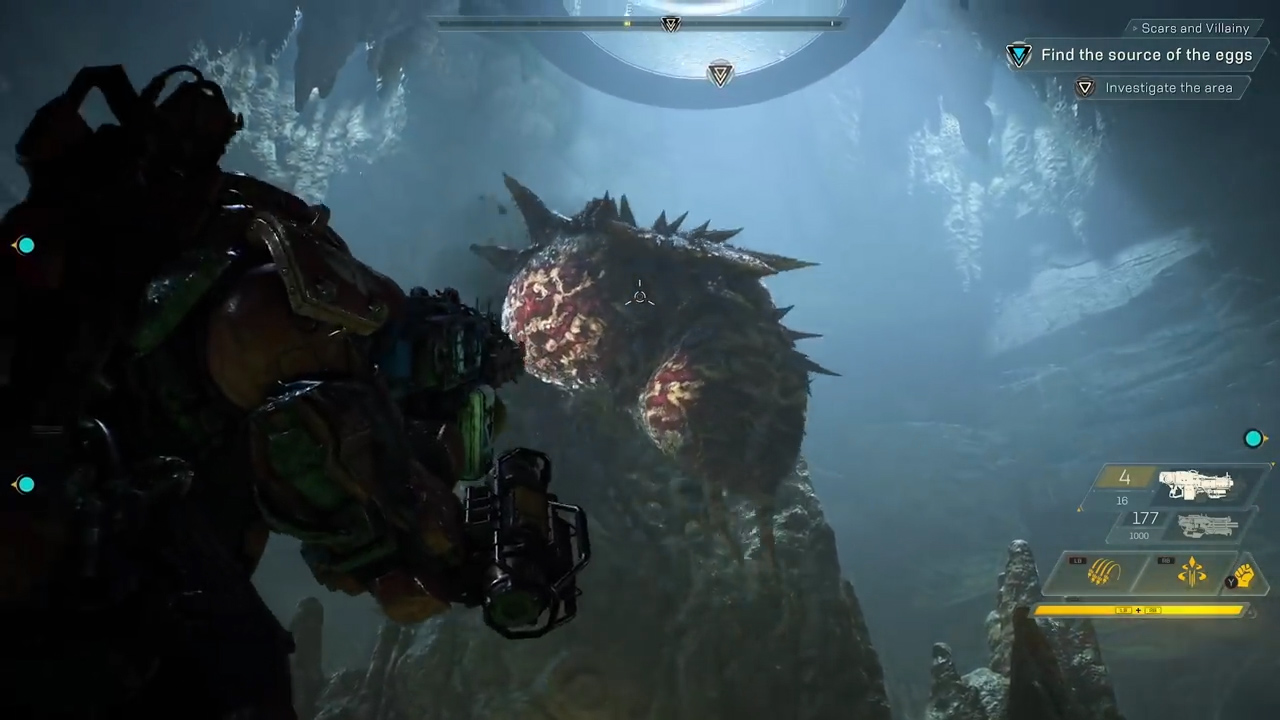Open the Scars and Villainy mission title
The height and width of the screenshot is (720, 1280).
[x=1195, y=28]
